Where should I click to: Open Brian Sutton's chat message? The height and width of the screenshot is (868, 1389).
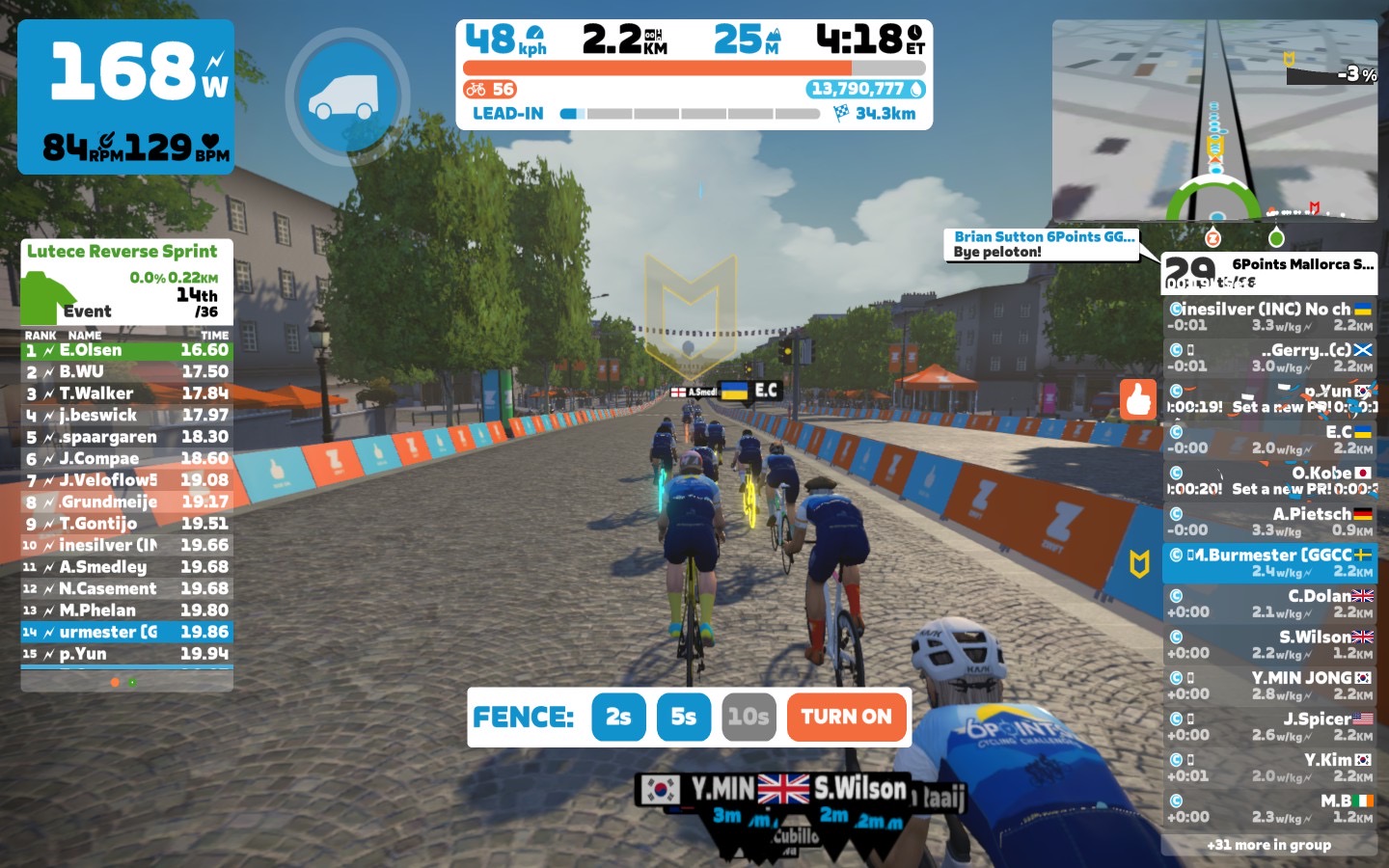click(1042, 244)
